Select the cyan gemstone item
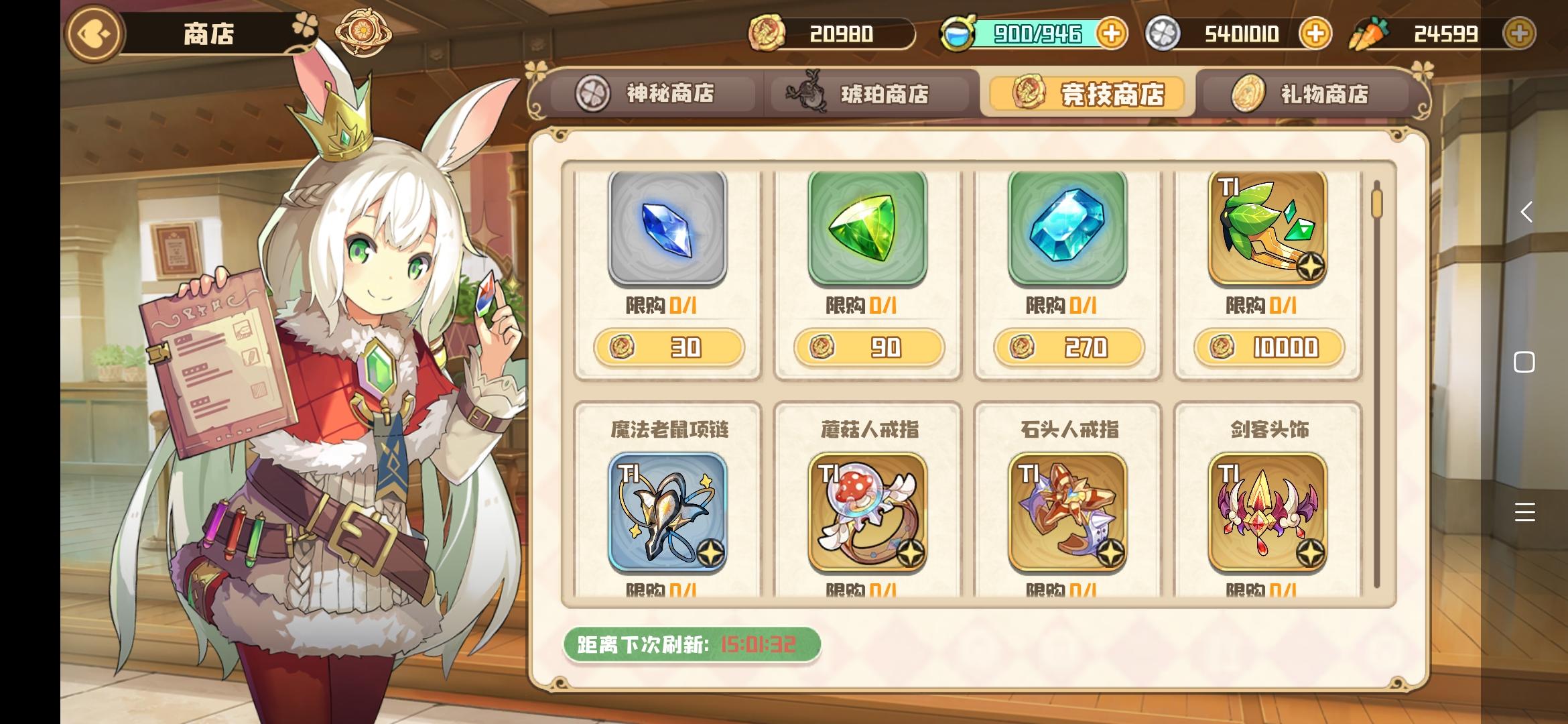 point(1067,228)
